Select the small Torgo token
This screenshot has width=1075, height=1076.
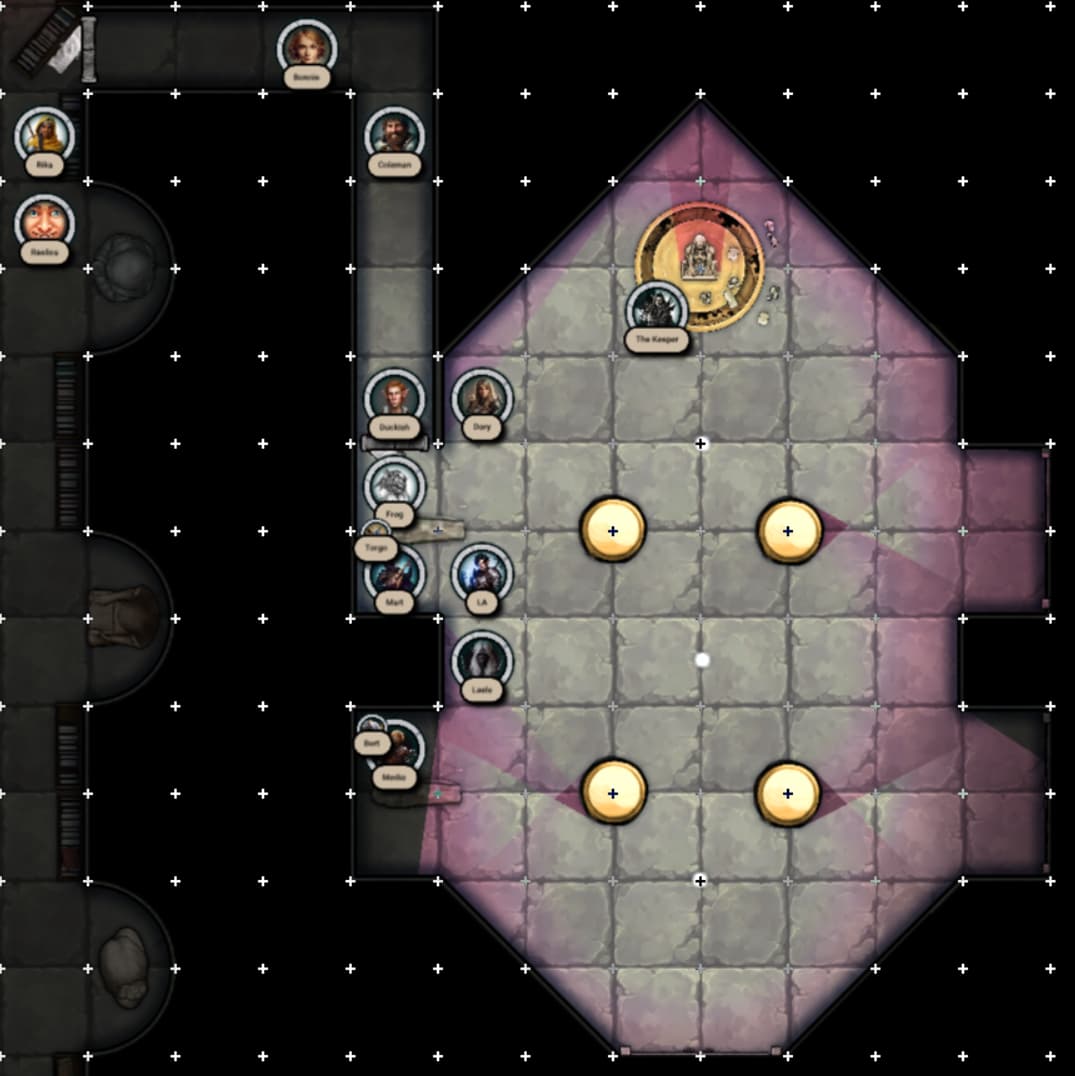[x=376, y=533]
